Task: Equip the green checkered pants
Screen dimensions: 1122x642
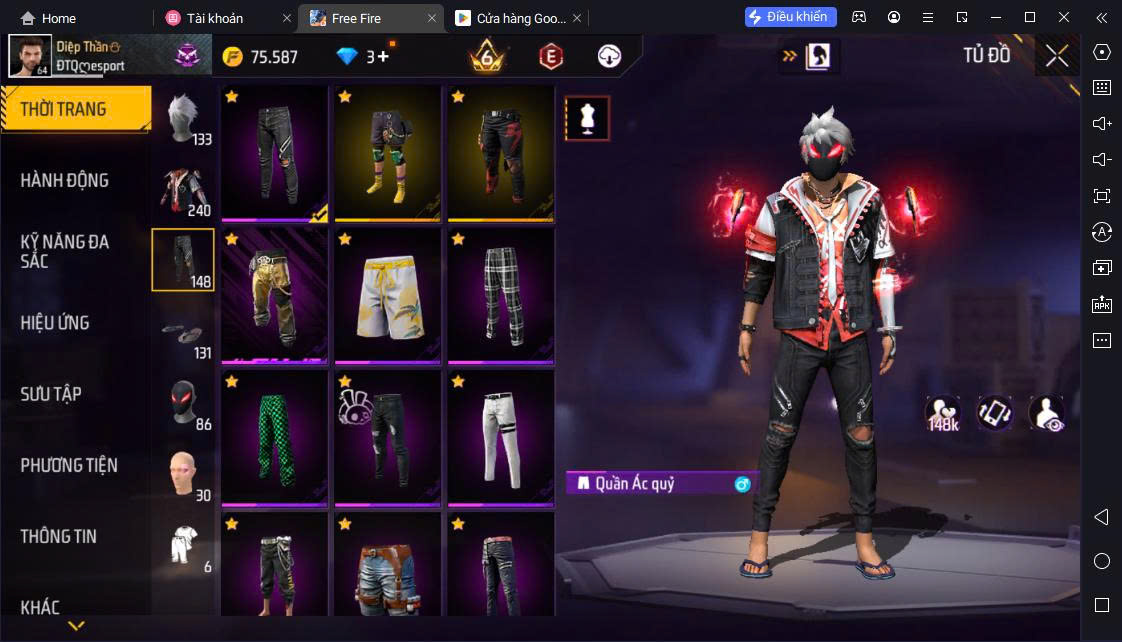Action: 274,439
